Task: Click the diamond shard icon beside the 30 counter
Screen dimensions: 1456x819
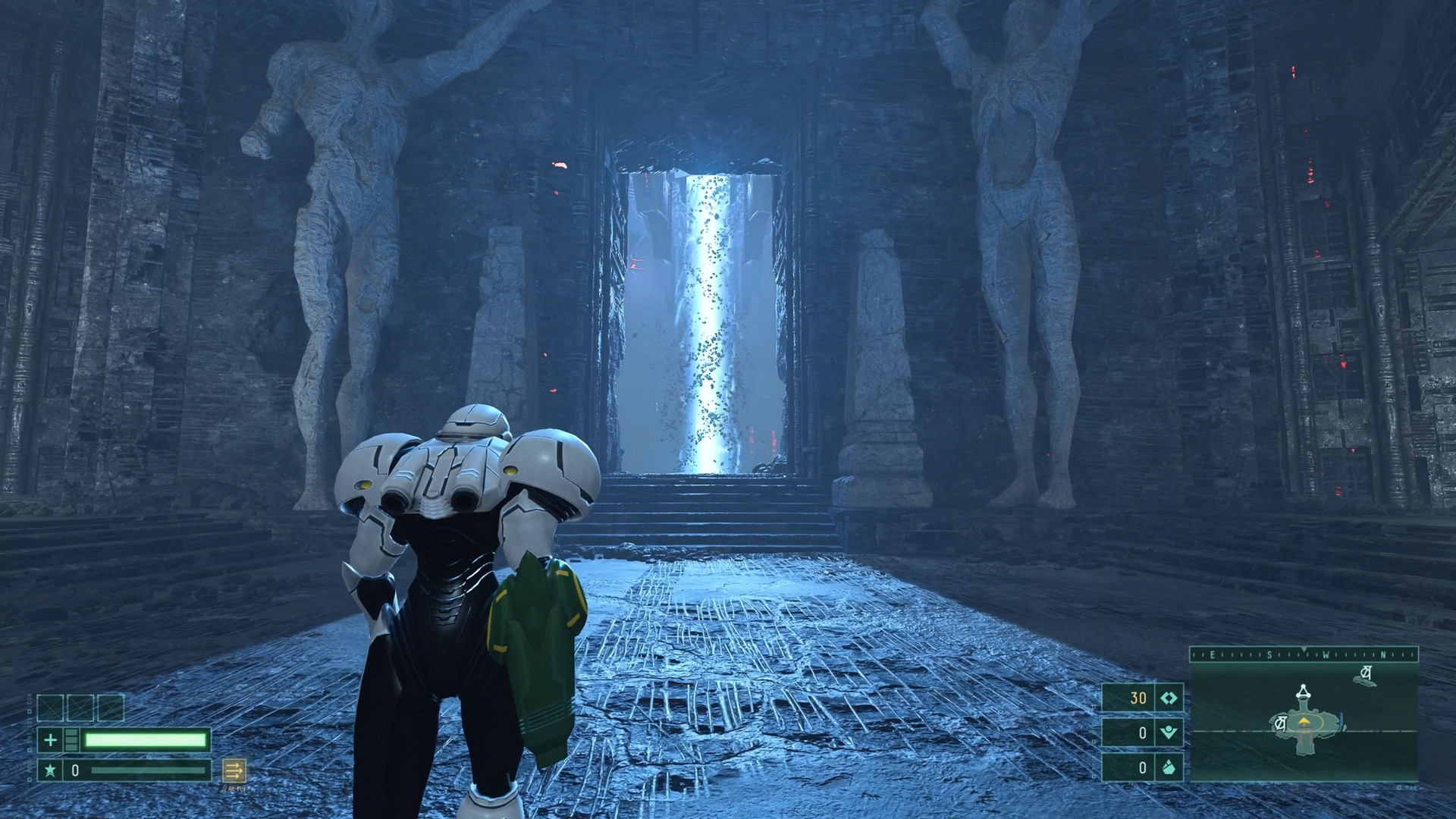Action: (1169, 698)
